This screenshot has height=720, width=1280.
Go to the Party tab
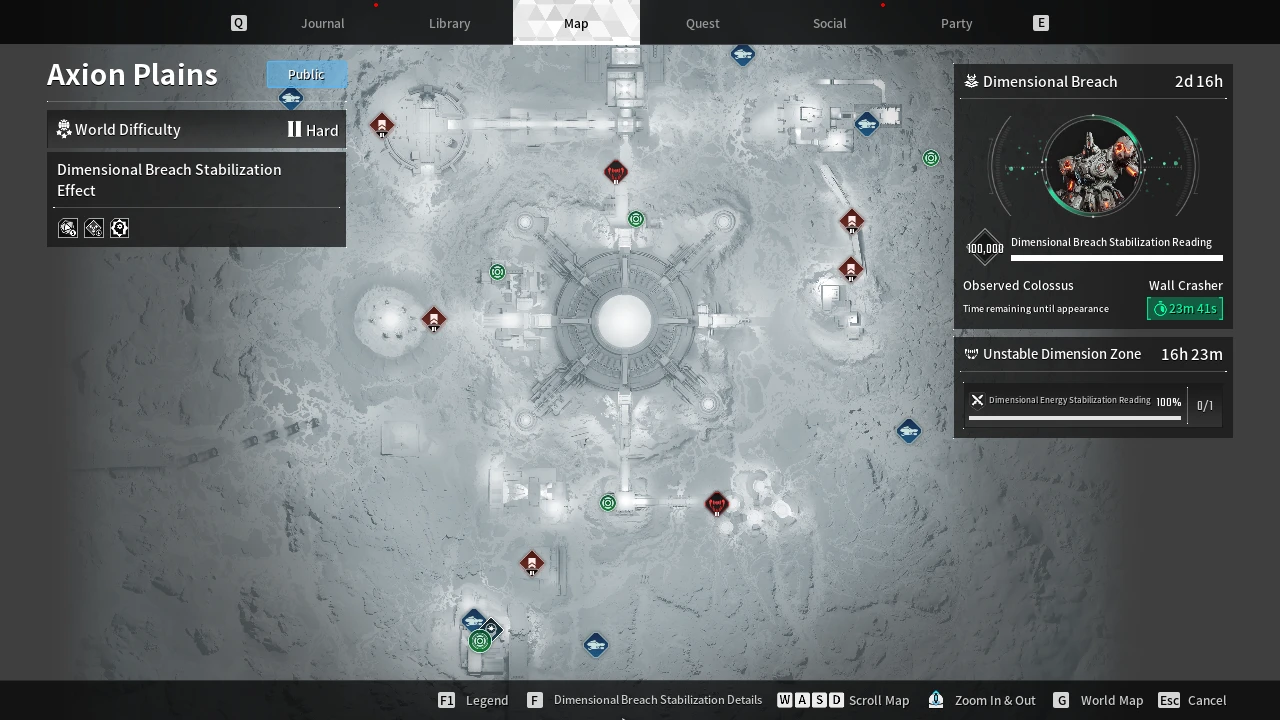coord(956,23)
